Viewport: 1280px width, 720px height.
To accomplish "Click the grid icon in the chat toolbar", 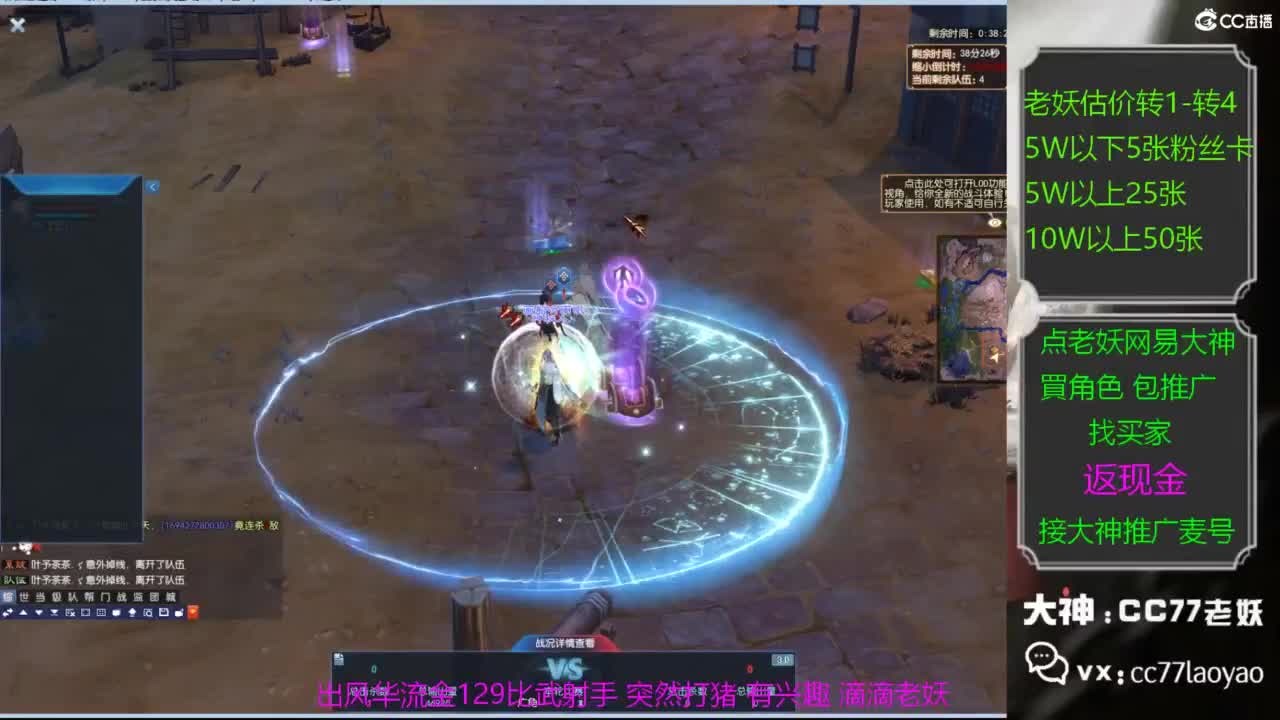I will pos(100,612).
